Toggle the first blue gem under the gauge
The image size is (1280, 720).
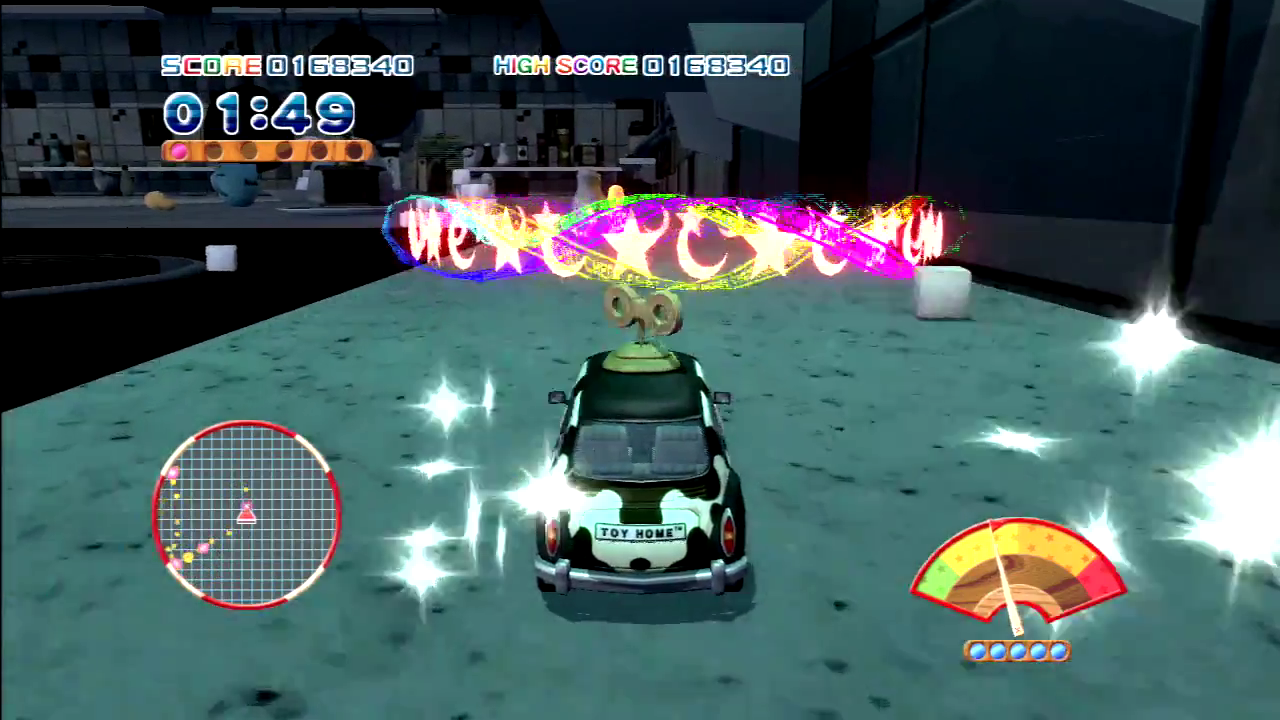pos(978,651)
